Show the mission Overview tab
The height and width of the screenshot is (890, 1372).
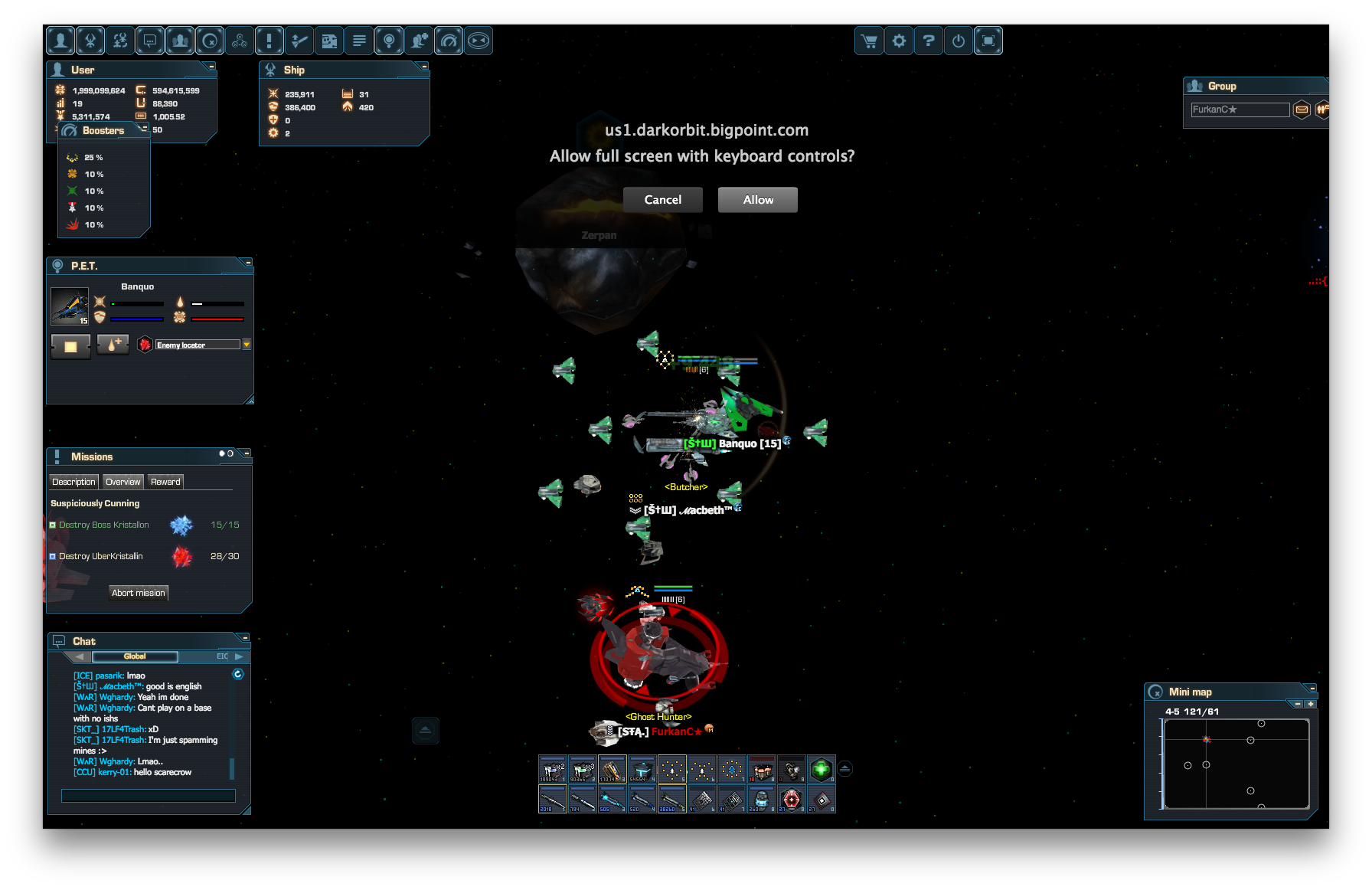(122, 482)
